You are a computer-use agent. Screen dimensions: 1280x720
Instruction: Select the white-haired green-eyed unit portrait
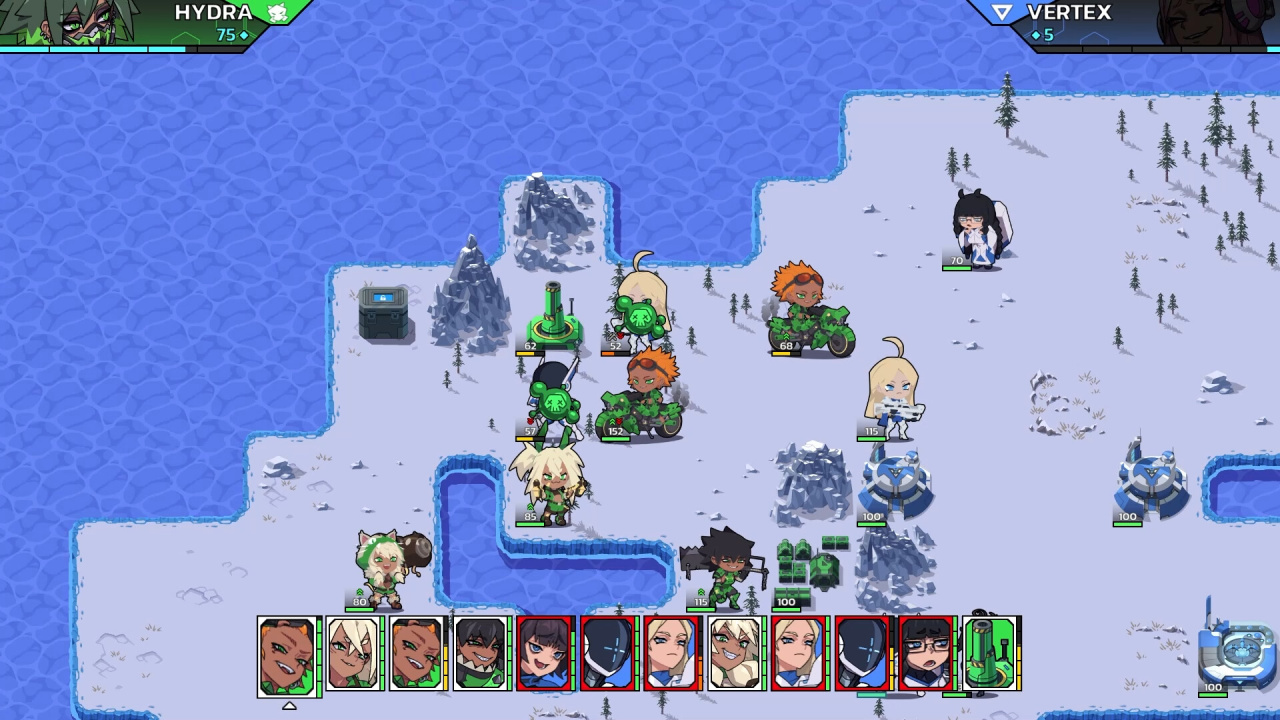point(354,653)
